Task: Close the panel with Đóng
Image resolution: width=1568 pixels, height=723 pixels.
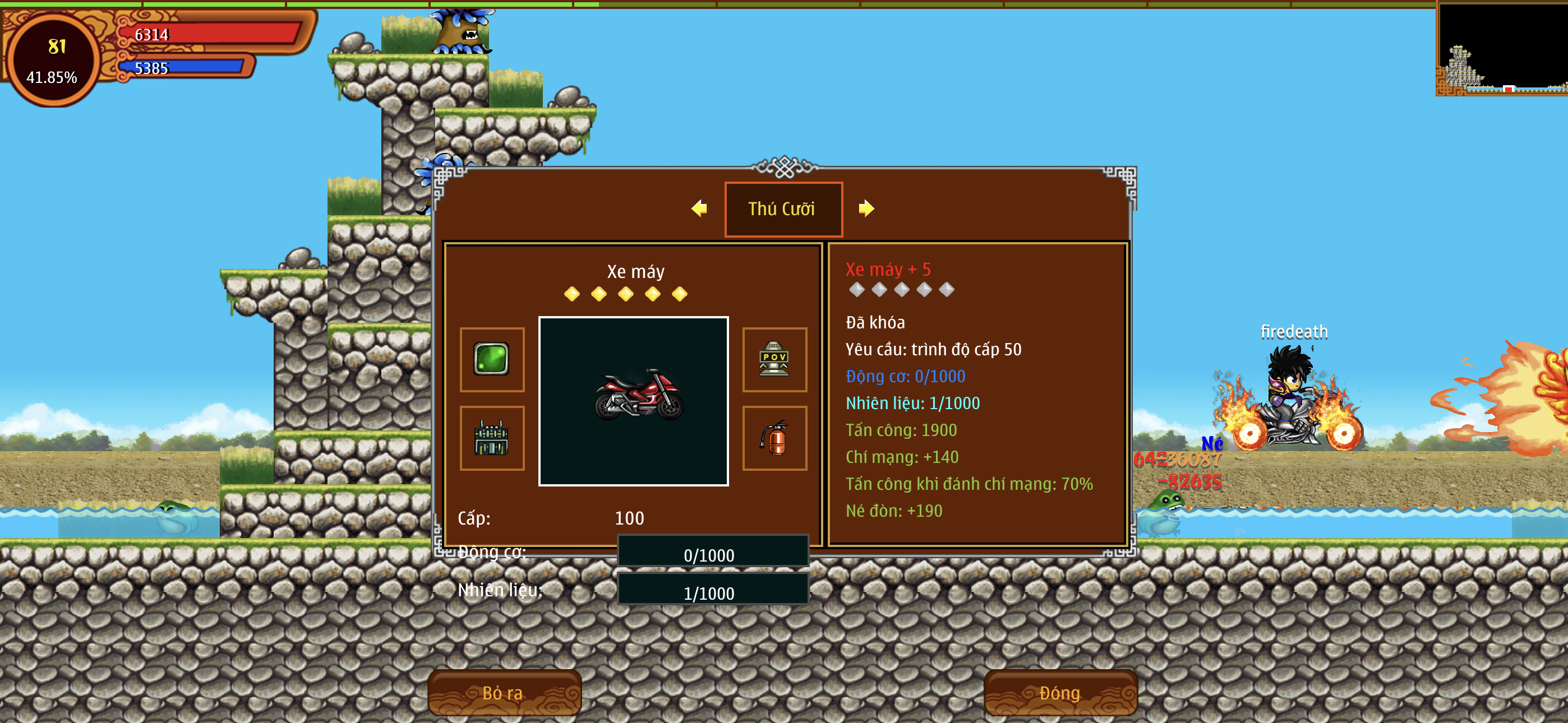Action: [1060, 693]
